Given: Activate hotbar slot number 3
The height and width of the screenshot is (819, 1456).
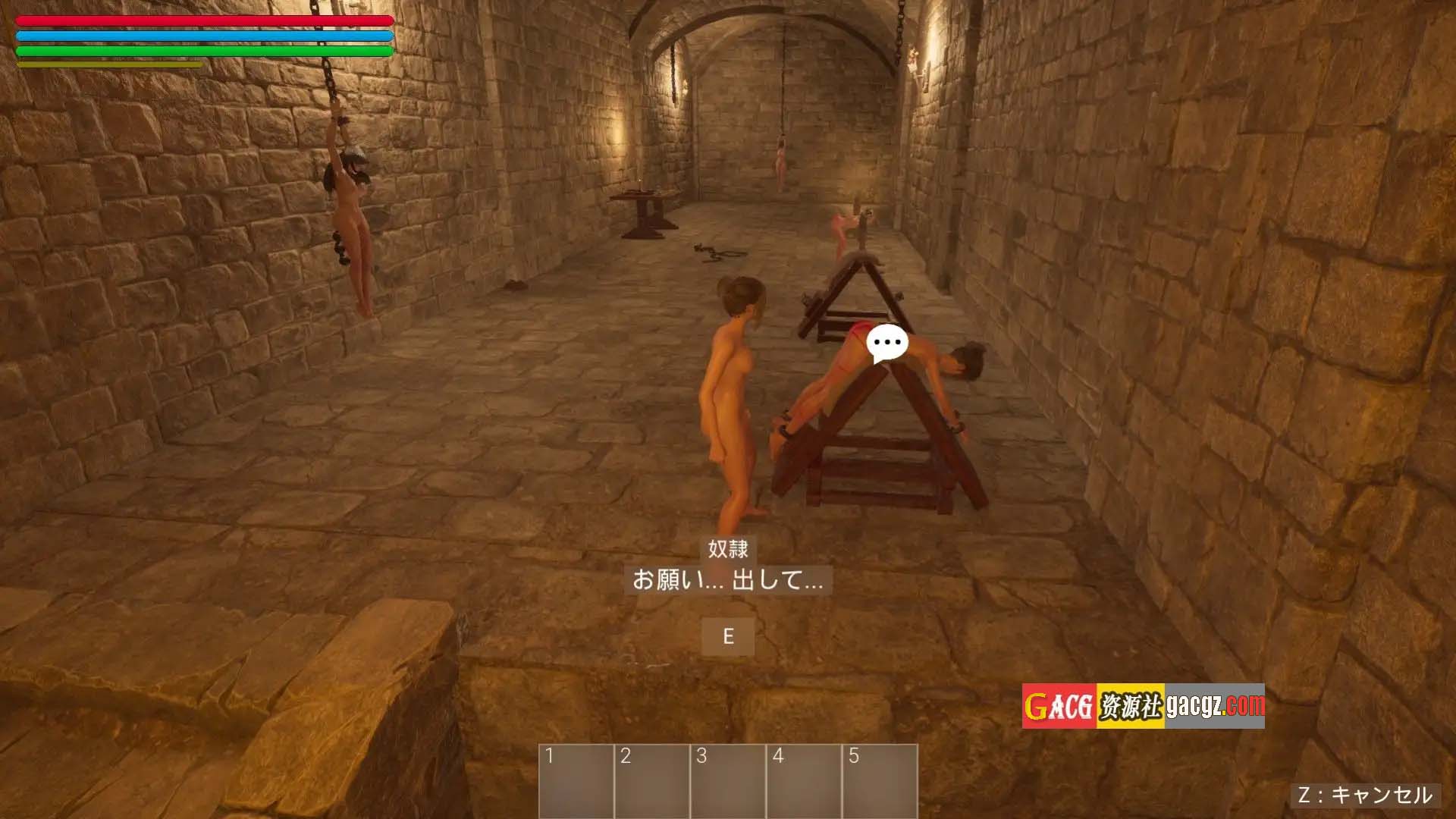Looking at the screenshot, I should pos(728,781).
